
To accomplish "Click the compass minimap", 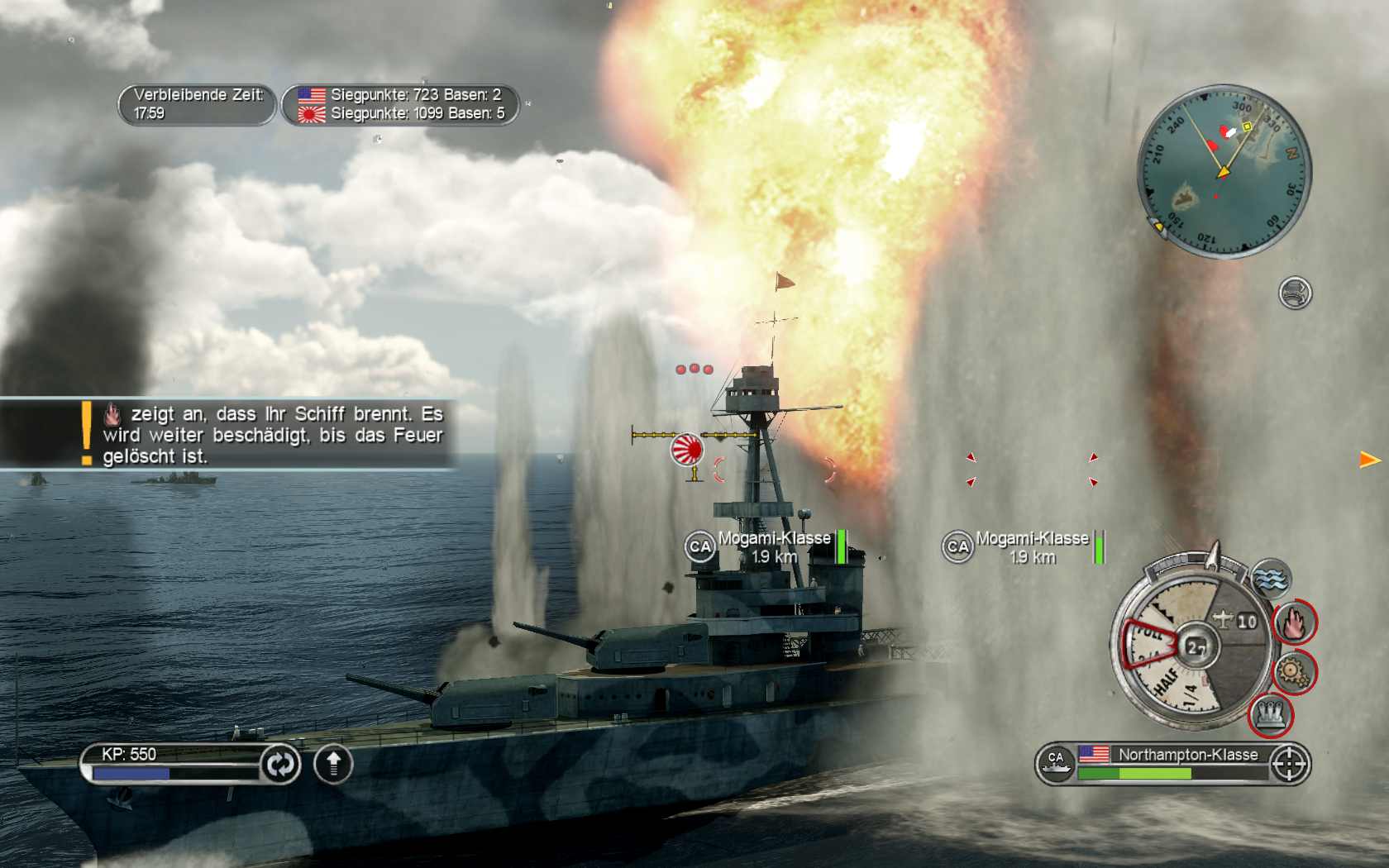I will [x=1223, y=171].
